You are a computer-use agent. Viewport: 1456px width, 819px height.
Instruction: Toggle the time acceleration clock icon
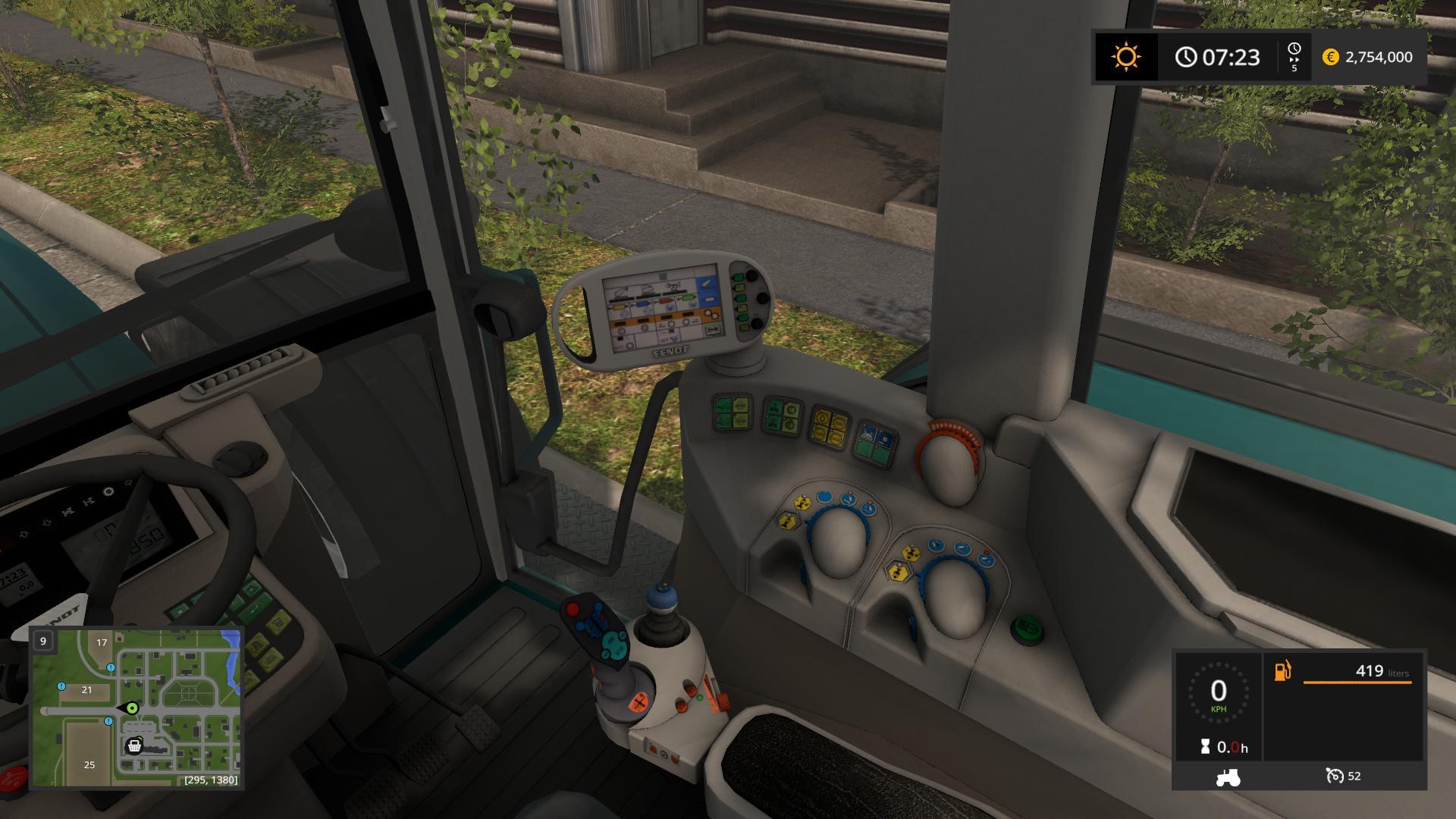(1294, 57)
